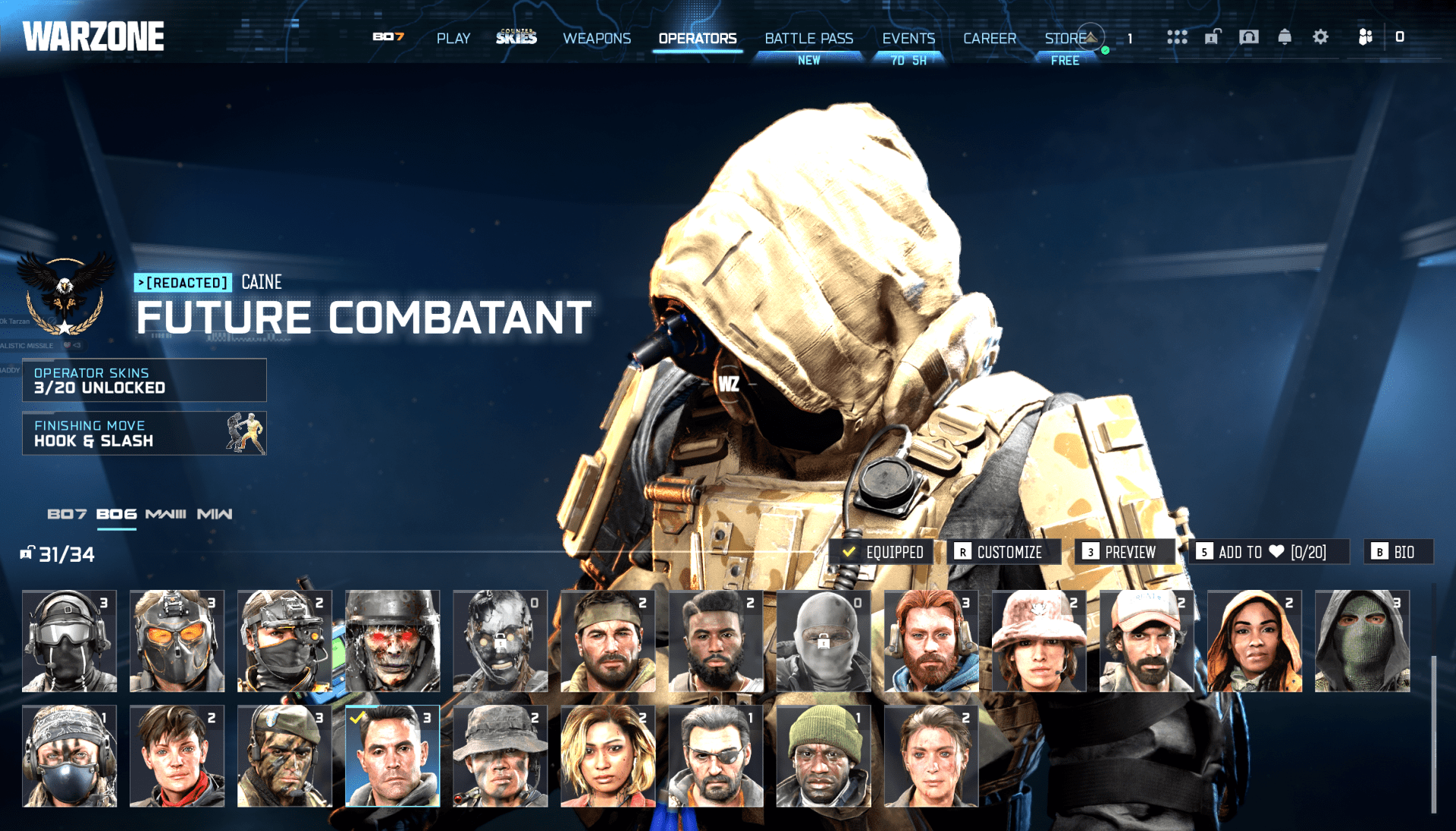Screen dimensions: 1456x831
Task: Go to the Battle Pass section
Action: 809,38
